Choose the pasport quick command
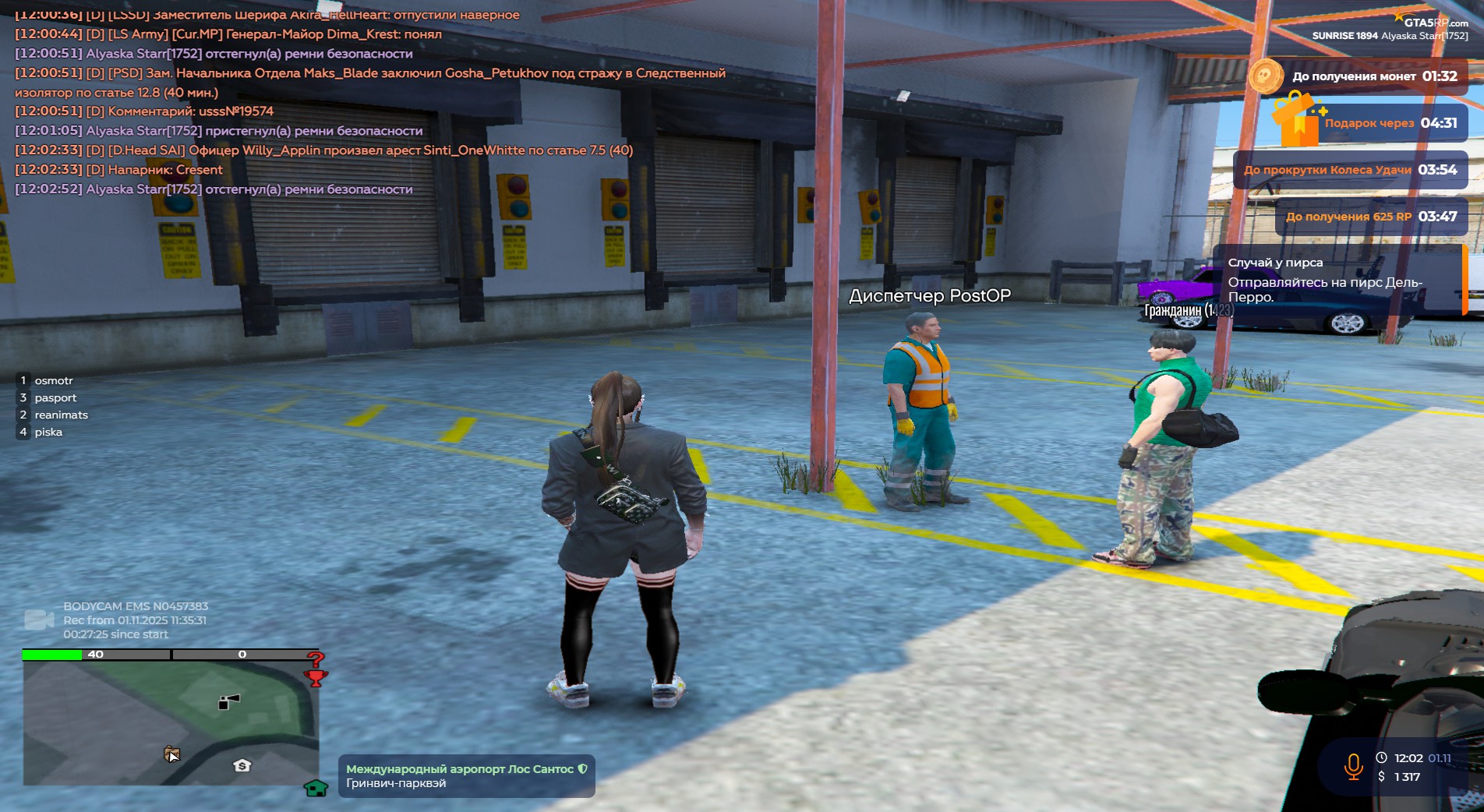 point(55,397)
